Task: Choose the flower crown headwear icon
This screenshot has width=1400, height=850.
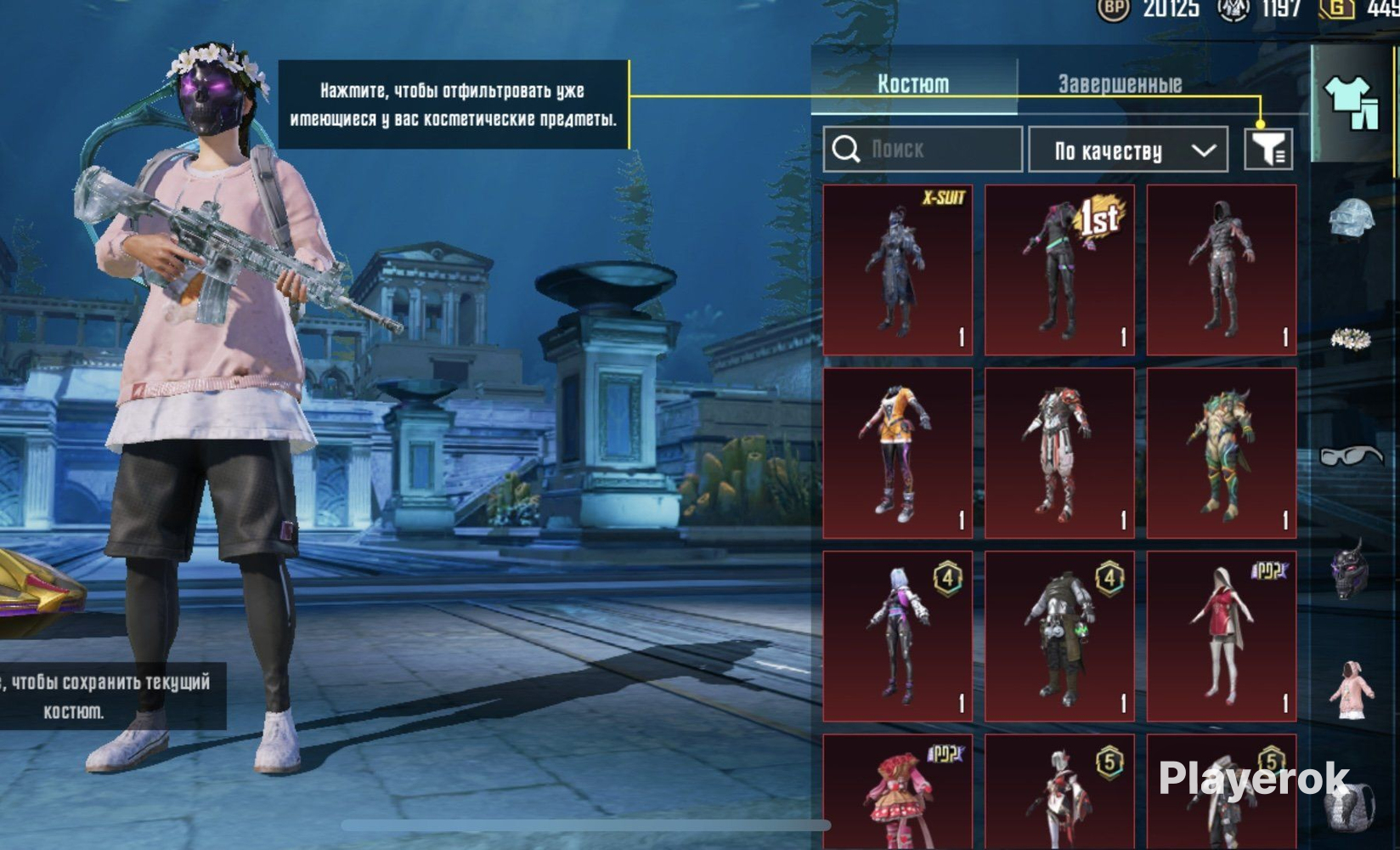Action: point(1352,339)
